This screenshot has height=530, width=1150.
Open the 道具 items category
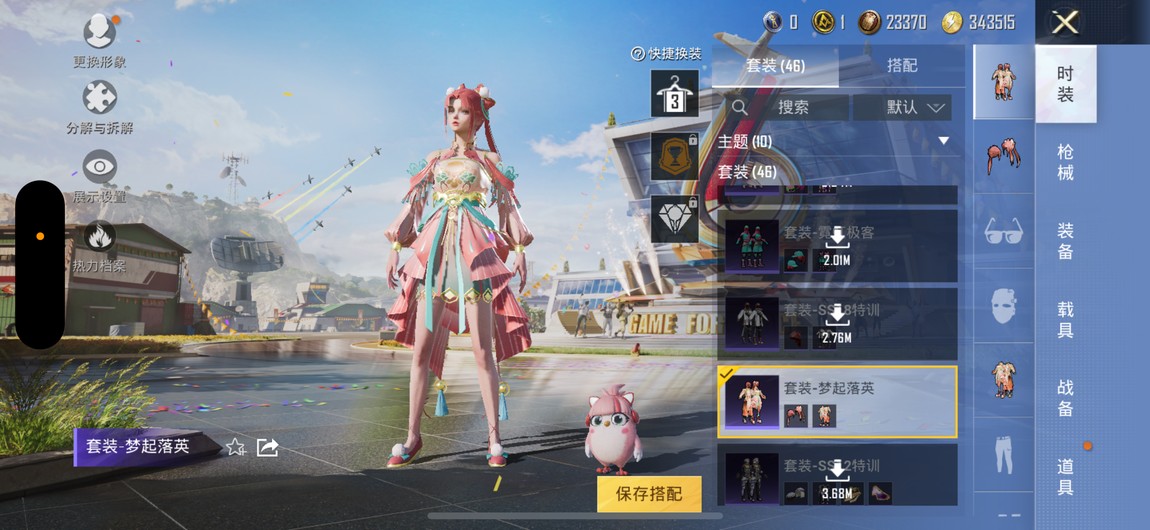tap(1065, 476)
